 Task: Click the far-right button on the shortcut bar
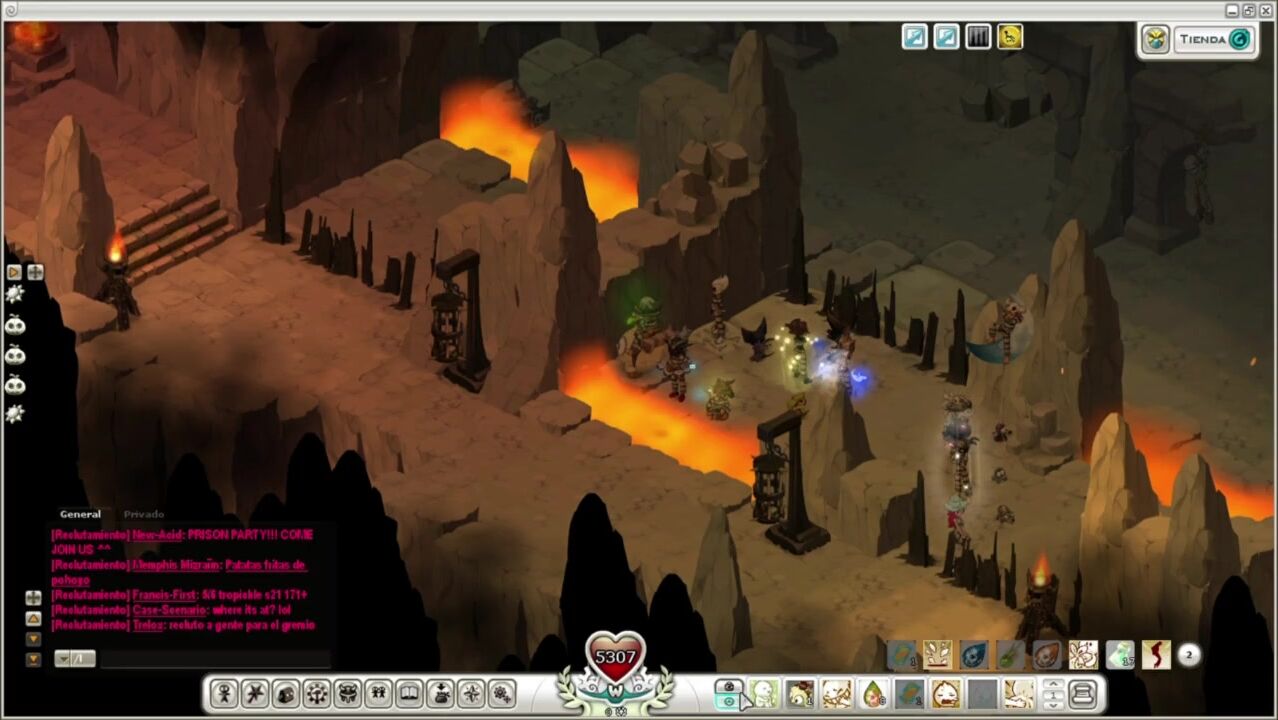click(x=1082, y=693)
